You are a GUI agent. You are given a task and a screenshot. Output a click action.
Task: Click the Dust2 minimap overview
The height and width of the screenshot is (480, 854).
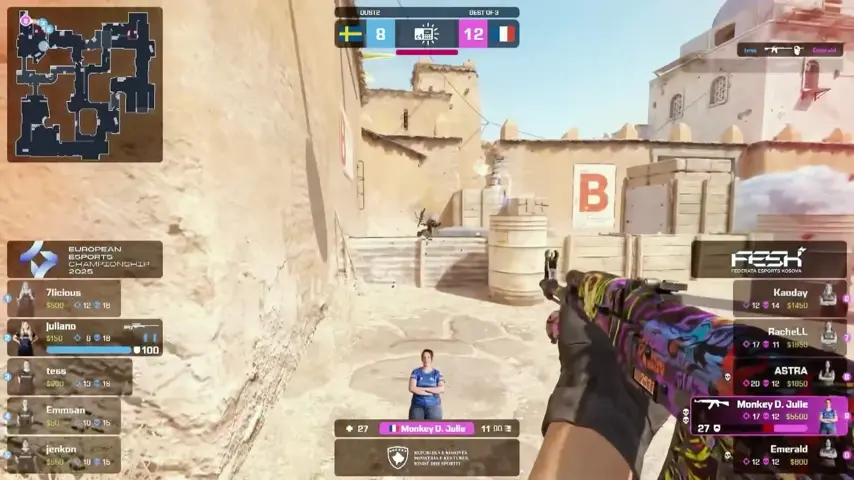point(84,84)
